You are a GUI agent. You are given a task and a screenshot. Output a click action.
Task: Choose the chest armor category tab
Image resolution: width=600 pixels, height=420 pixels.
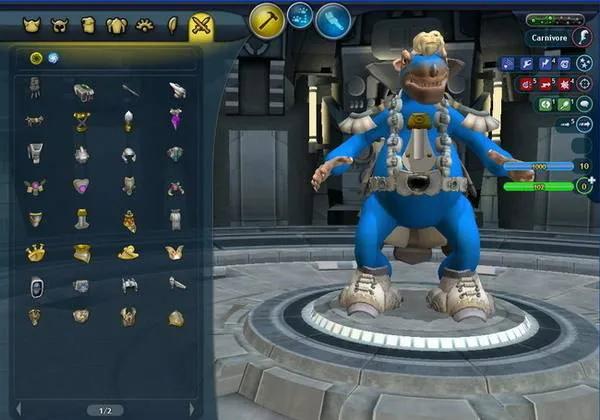click(116, 24)
